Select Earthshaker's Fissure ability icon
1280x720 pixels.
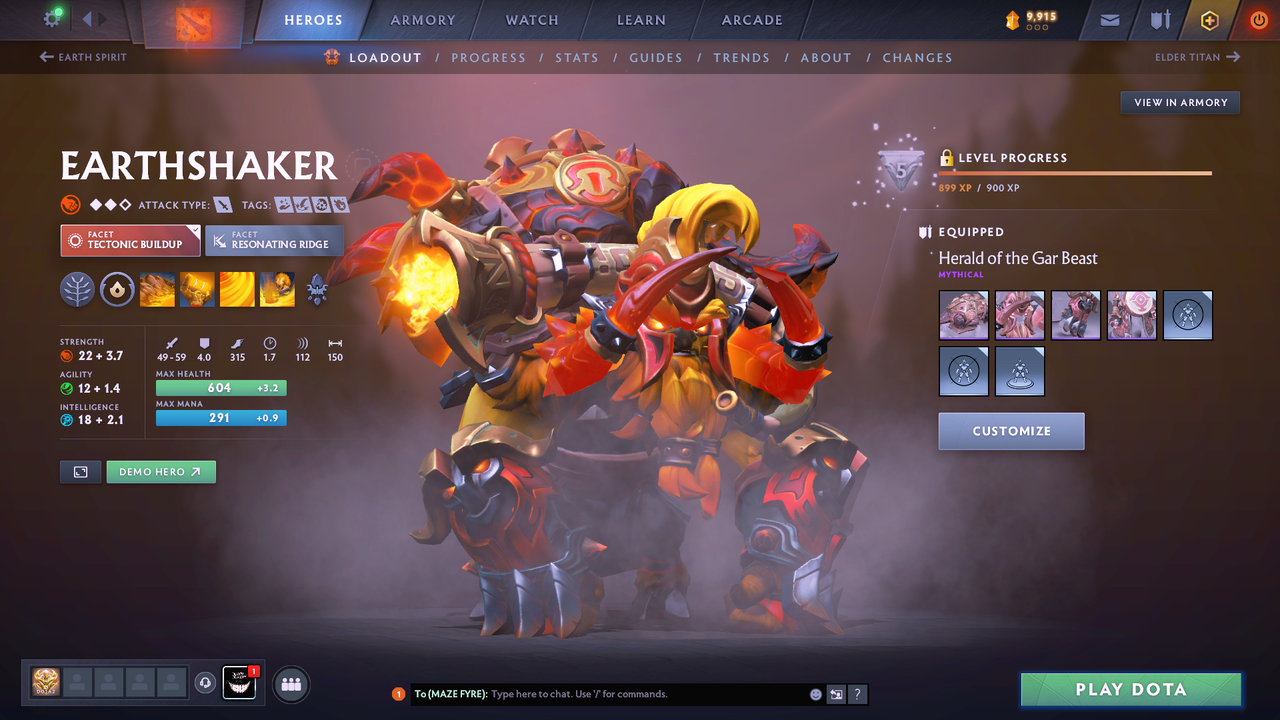(157, 290)
